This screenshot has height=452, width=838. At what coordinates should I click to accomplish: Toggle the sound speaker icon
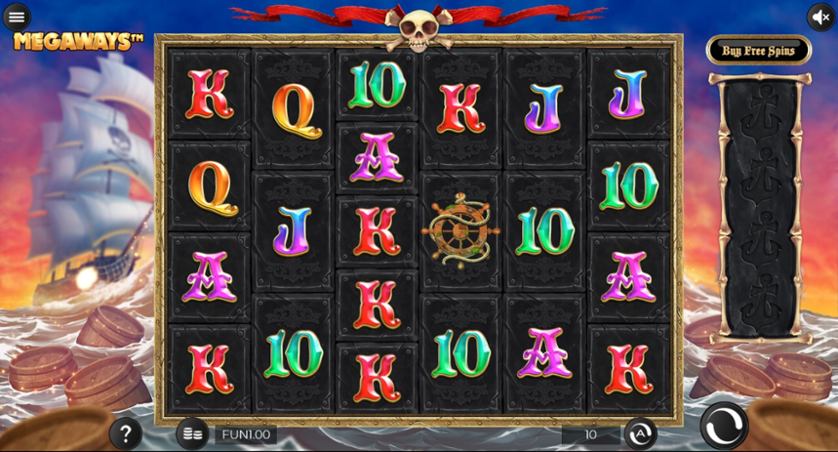[x=821, y=16]
